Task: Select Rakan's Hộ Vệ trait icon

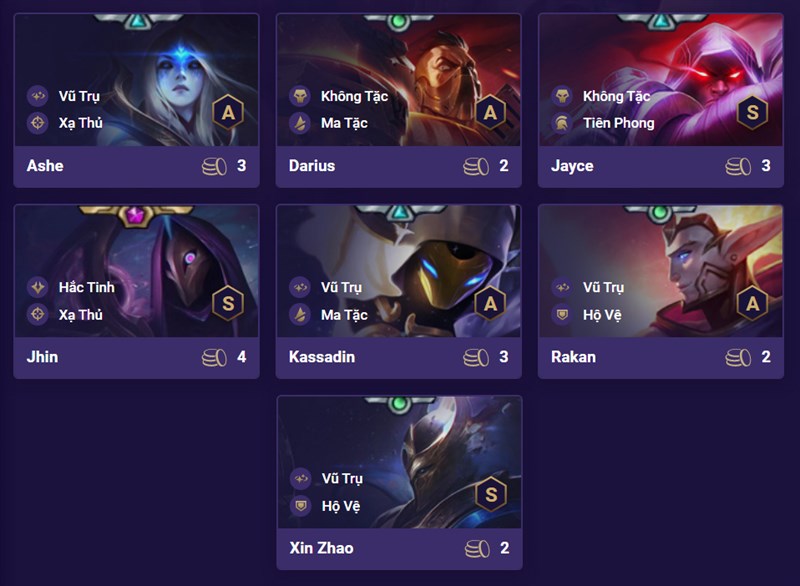Action: point(562,315)
